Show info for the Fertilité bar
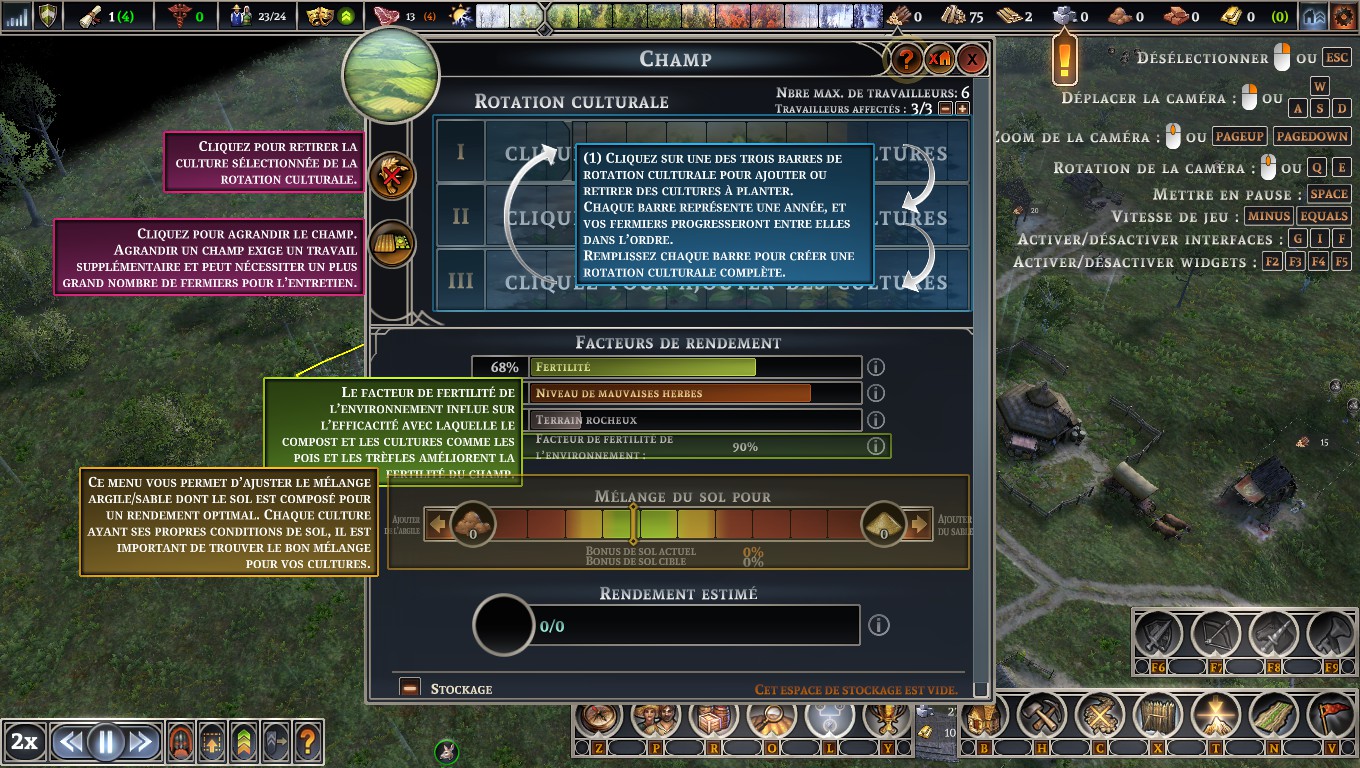Image resolution: width=1360 pixels, height=768 pixels. pyautogui.click(x=876, y=368)
